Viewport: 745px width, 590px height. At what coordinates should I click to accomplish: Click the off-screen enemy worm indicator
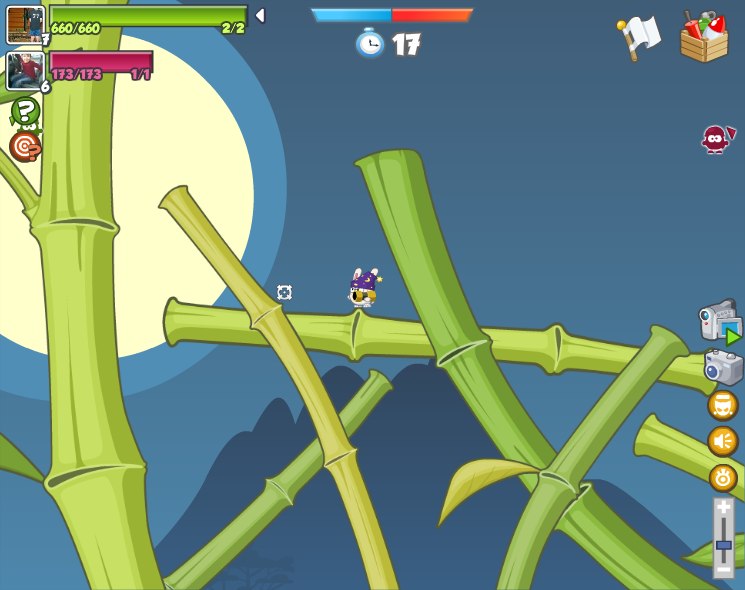tap(716, 138)
